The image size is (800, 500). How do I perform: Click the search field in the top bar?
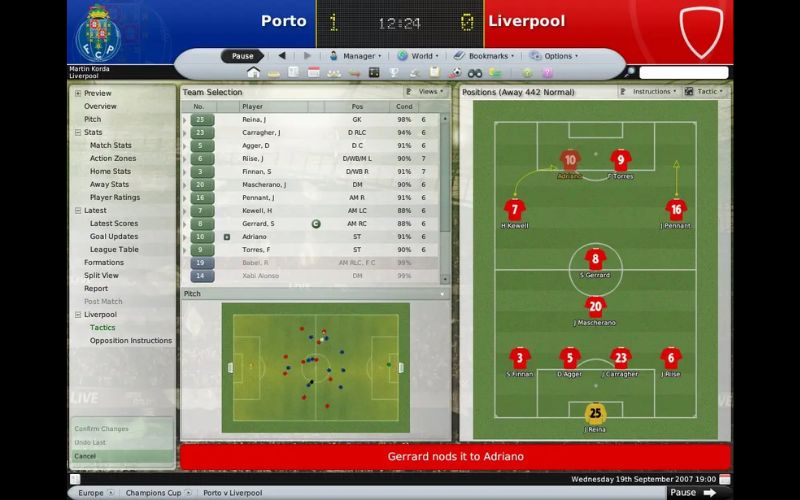click(682, 73)
